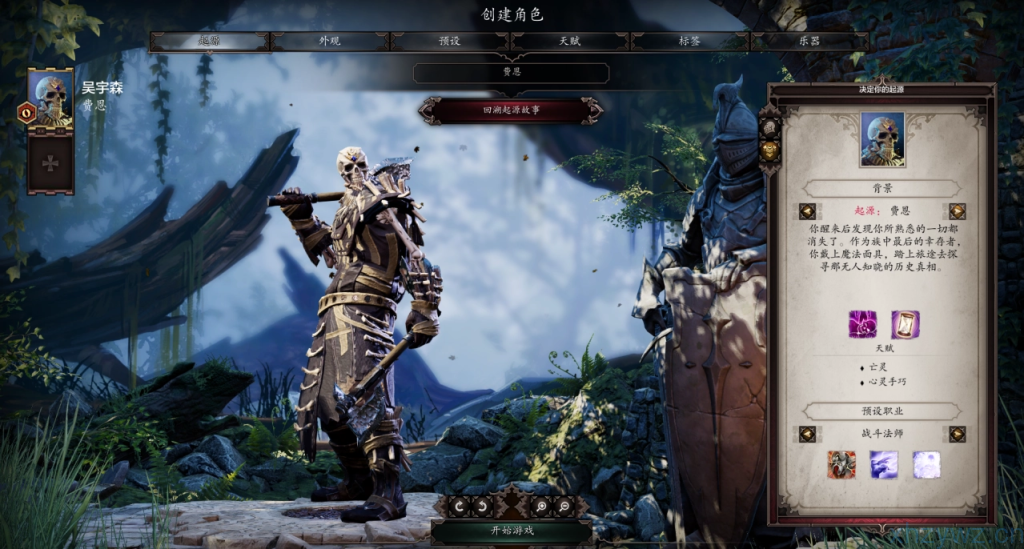
Task: Select the 预设 (Preset) tab
Action: point(450,41)
